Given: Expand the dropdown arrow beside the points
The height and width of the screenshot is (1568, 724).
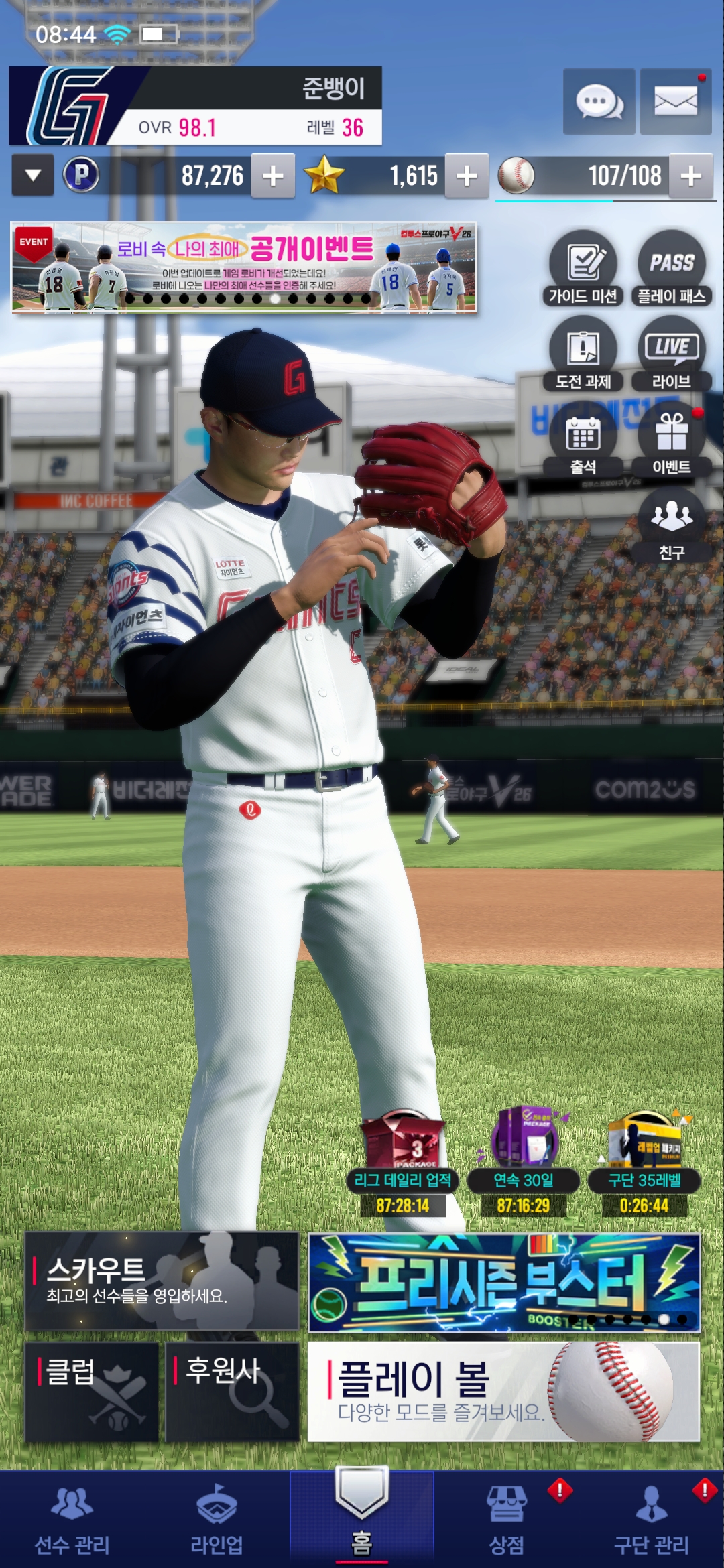Looking at the screenshot, I should pyautogui.click(x=33, y=176).
